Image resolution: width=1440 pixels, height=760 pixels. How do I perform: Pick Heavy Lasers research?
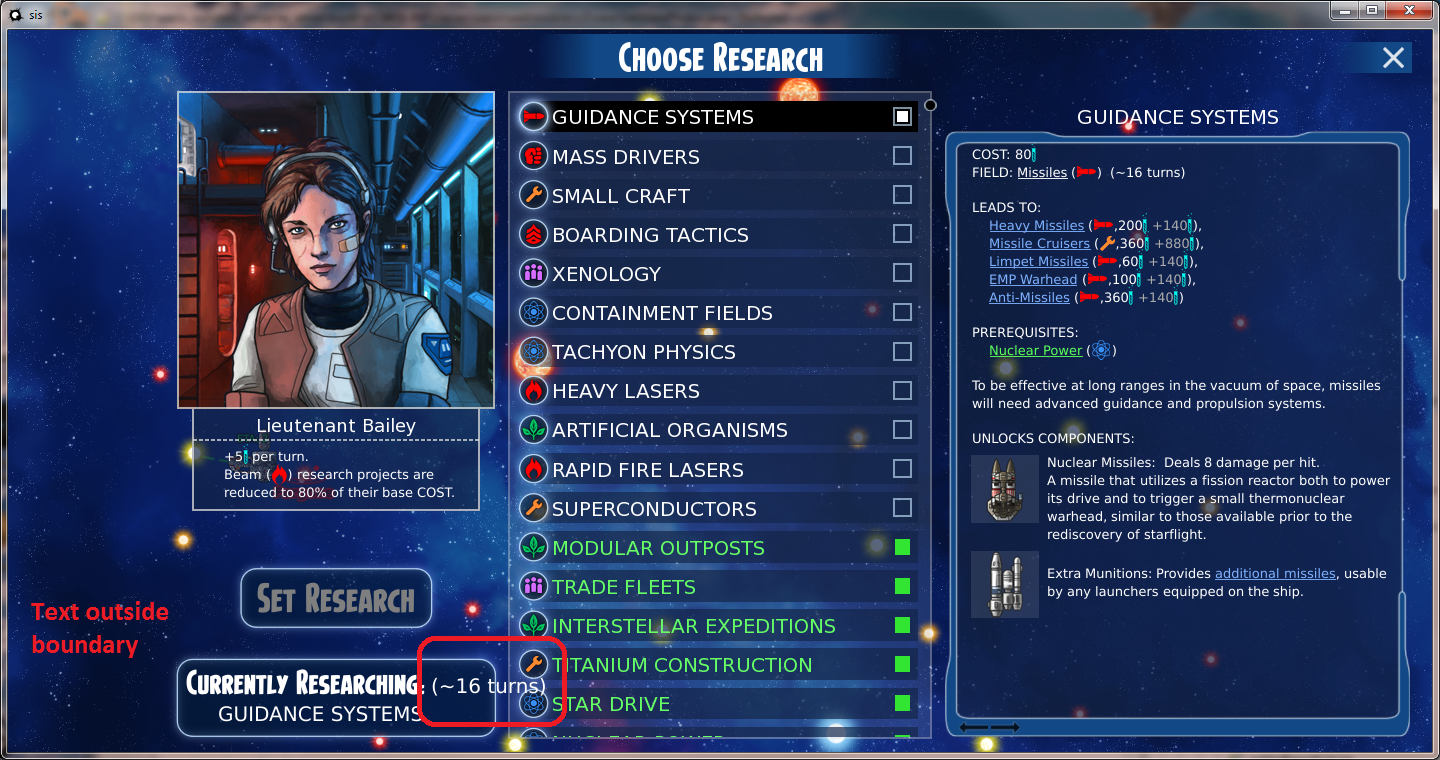(x=625, y=391)
